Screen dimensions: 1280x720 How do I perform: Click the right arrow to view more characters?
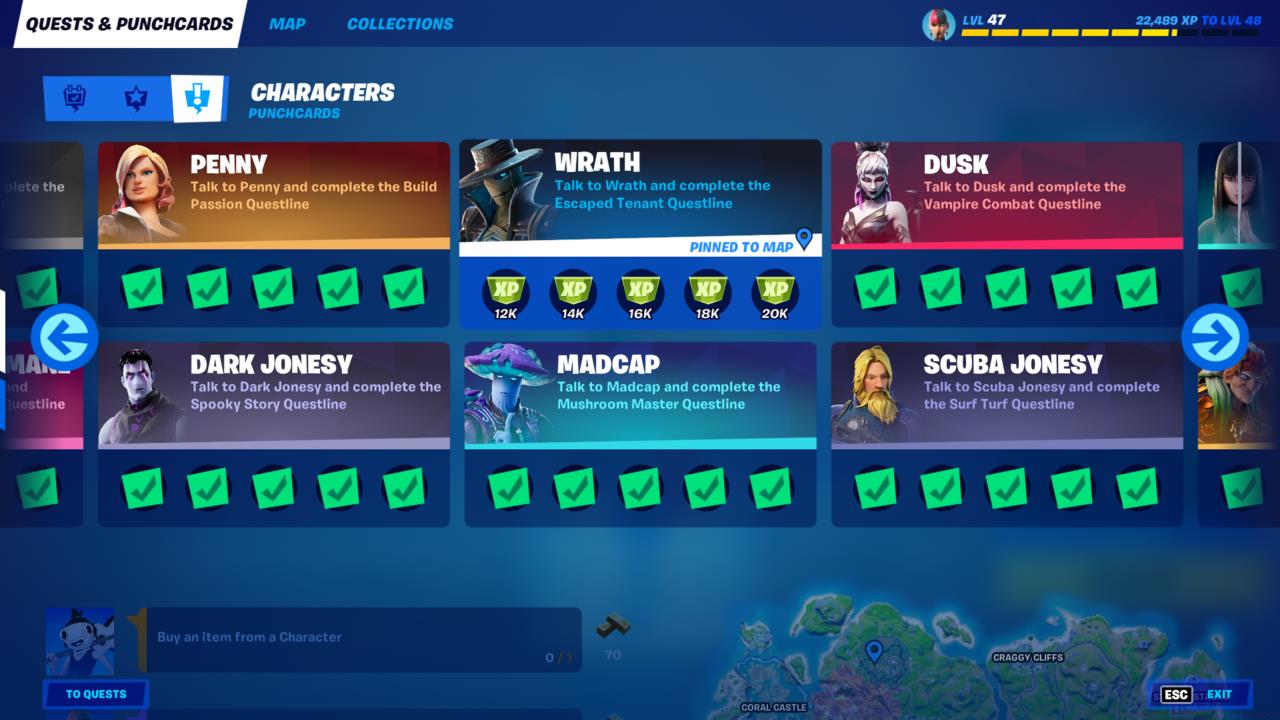click(1213, 338)
